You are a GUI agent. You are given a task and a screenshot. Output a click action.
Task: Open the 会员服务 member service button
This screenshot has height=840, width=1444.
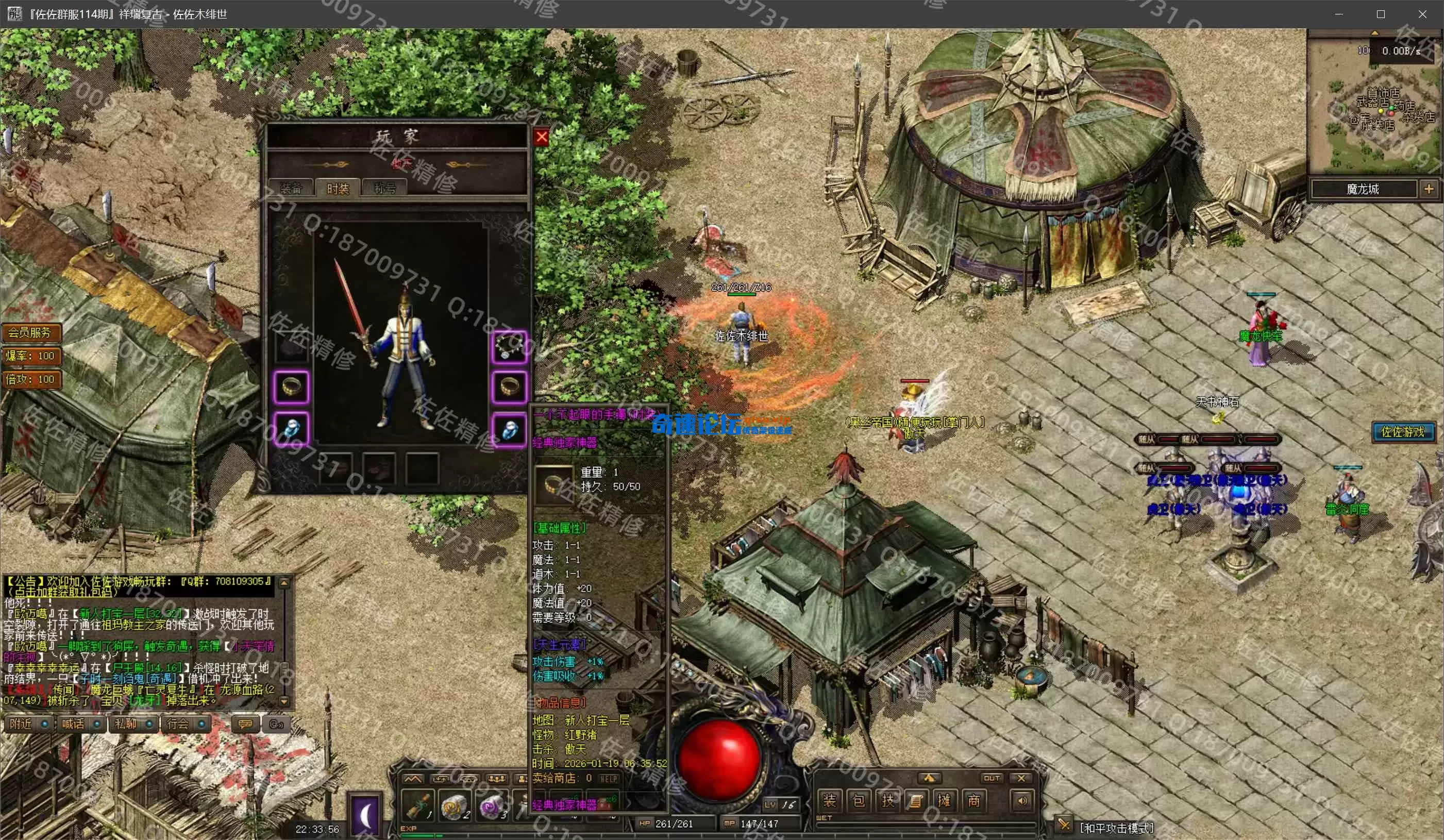click(30, 332)
